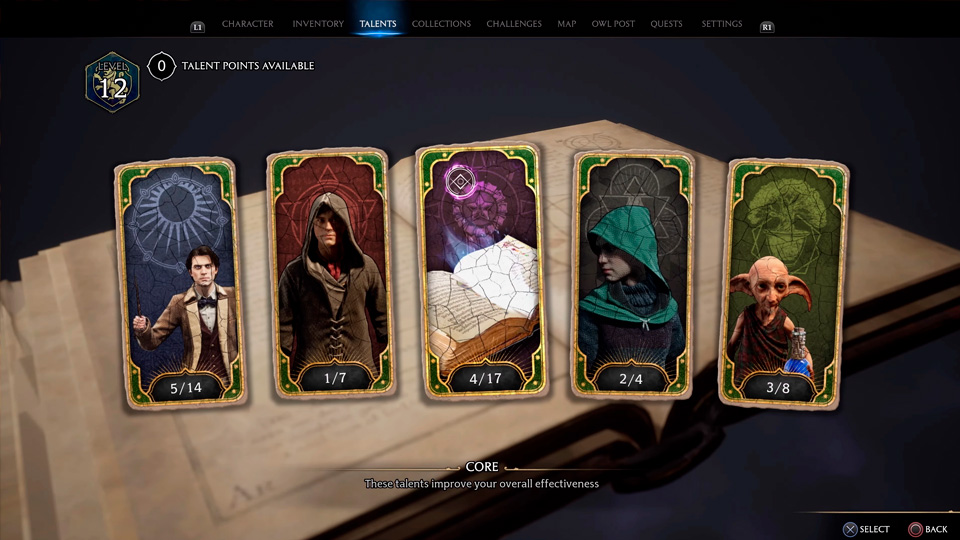Show the Map tab
960x540 pixels.
click(566, 24)
